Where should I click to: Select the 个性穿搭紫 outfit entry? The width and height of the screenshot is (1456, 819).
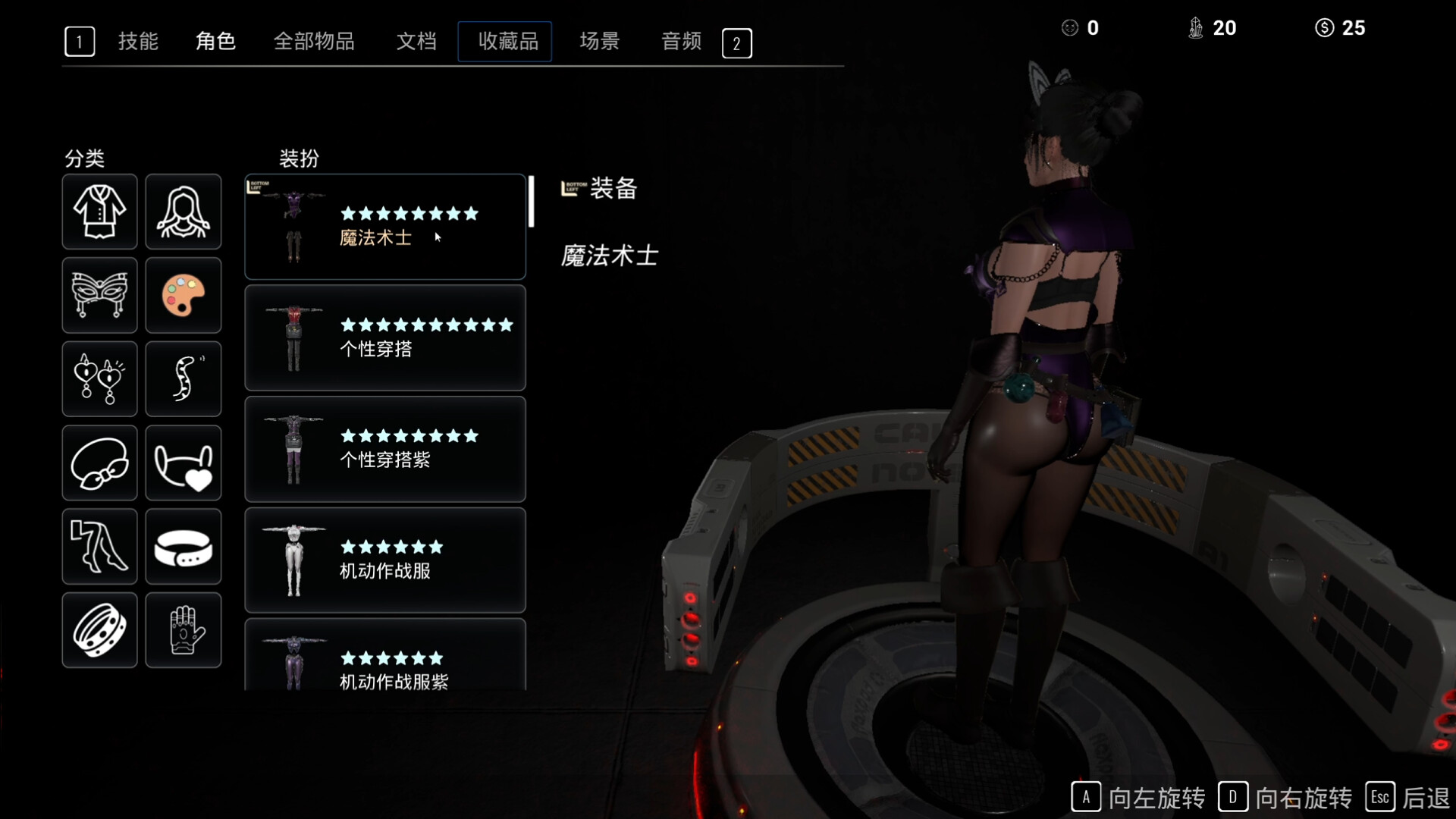(x=384, y=449)
